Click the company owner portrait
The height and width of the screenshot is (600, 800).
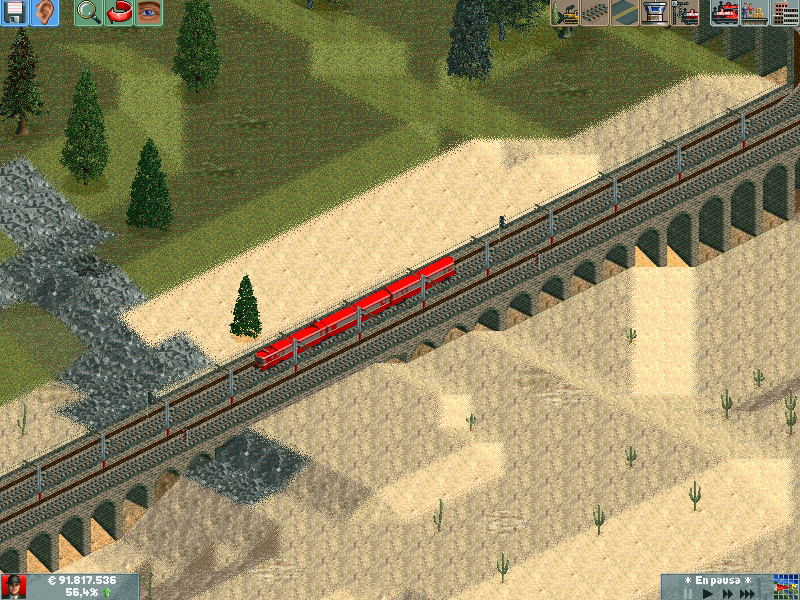[14, 587]
